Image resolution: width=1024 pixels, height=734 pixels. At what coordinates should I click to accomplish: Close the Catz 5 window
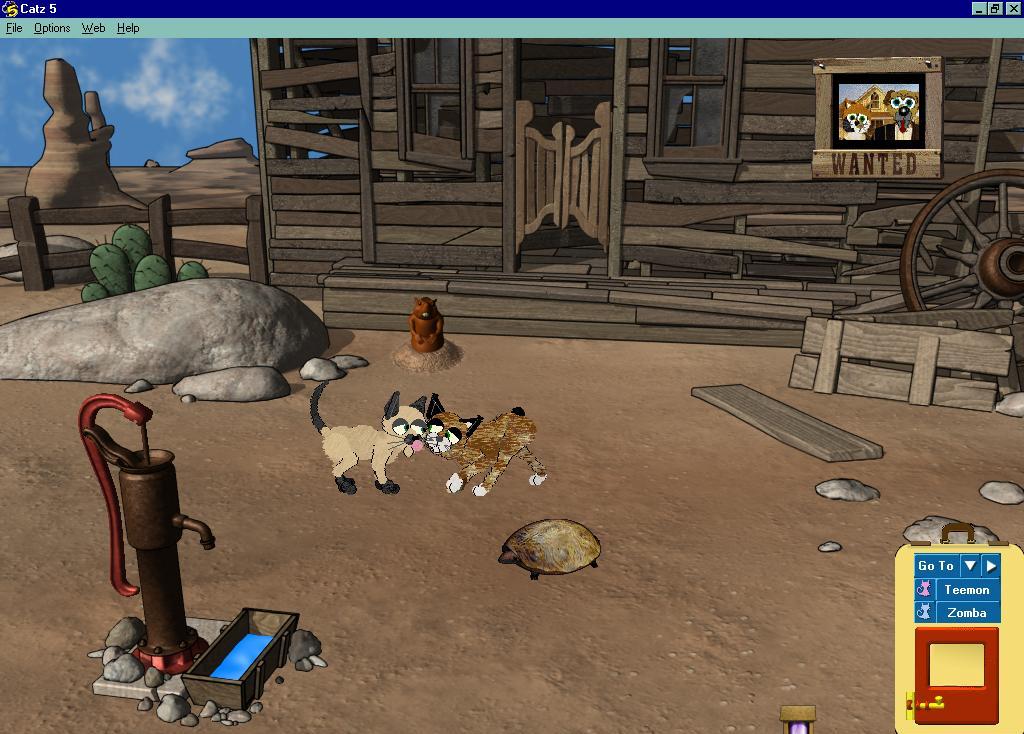[1013, 8]
